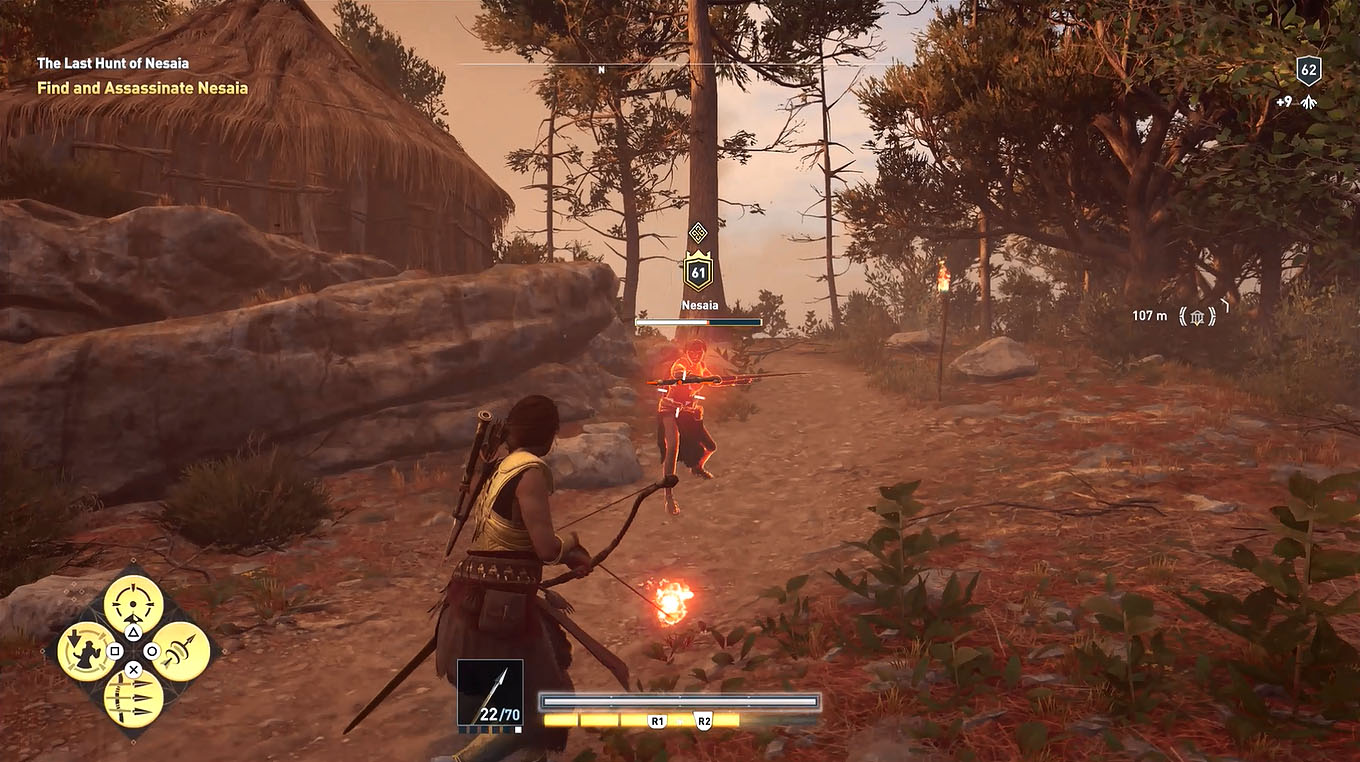Viewport: 1360px width, 762px height.
Task: Select the quest title The Last Hunt of Nesaia
Action: pyautogui.click(x=113, y=62)
